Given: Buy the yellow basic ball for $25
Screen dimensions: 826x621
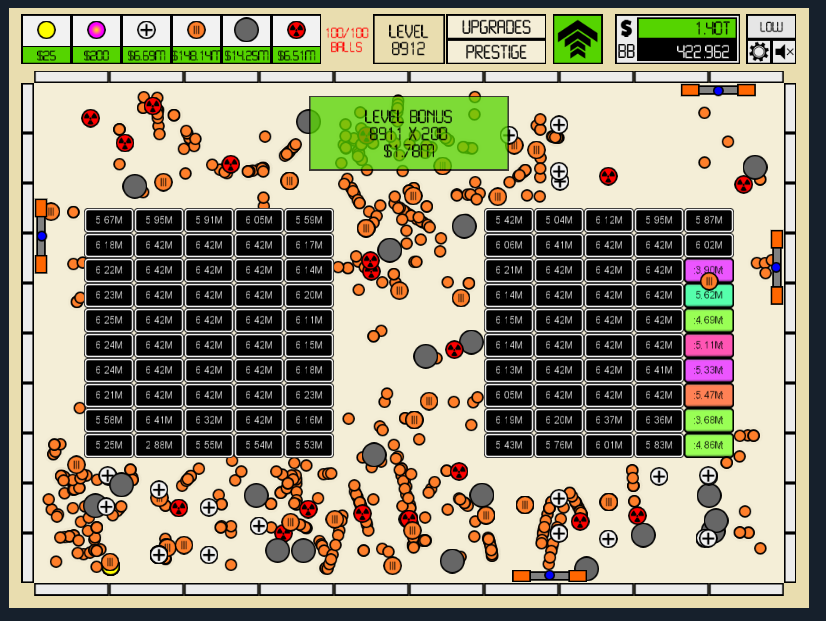Looking at the screenshot, I should coord(46,38).
